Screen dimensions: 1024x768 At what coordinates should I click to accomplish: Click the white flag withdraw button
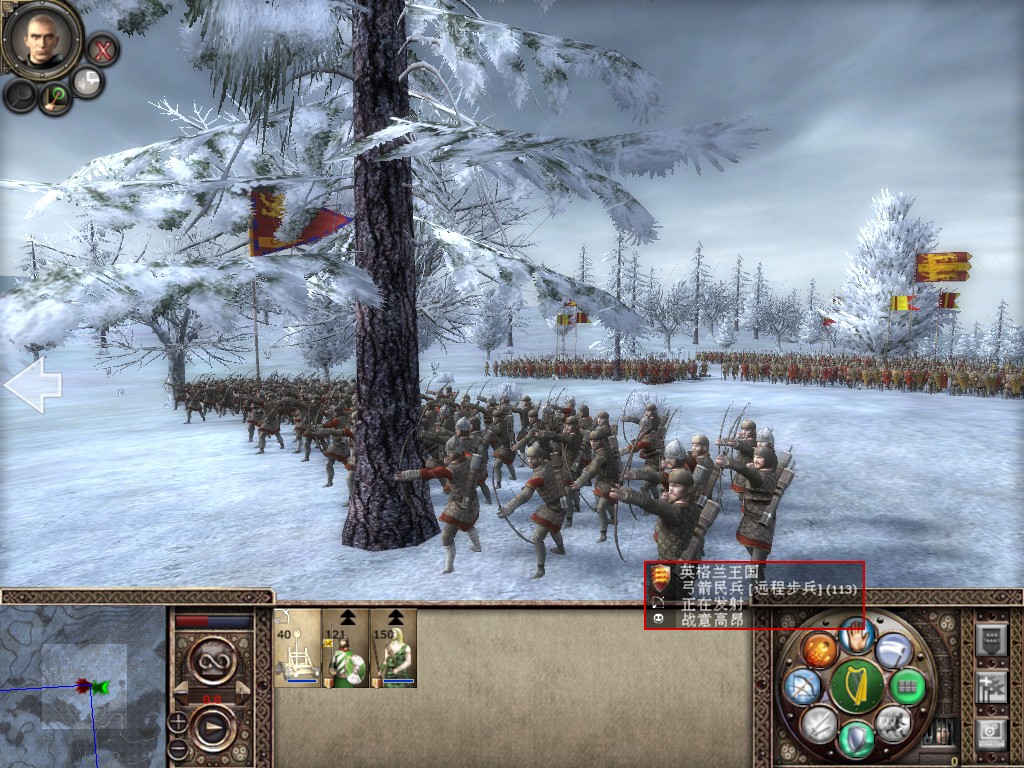(894, 650)
